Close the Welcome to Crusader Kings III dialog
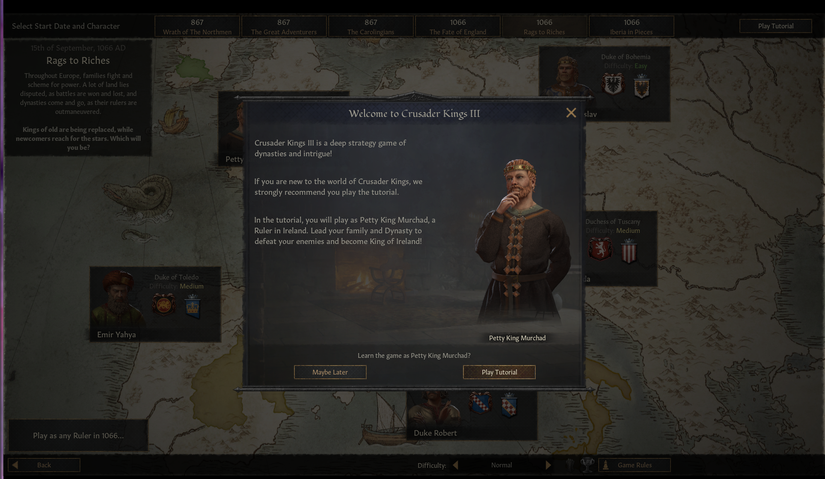 571,113
